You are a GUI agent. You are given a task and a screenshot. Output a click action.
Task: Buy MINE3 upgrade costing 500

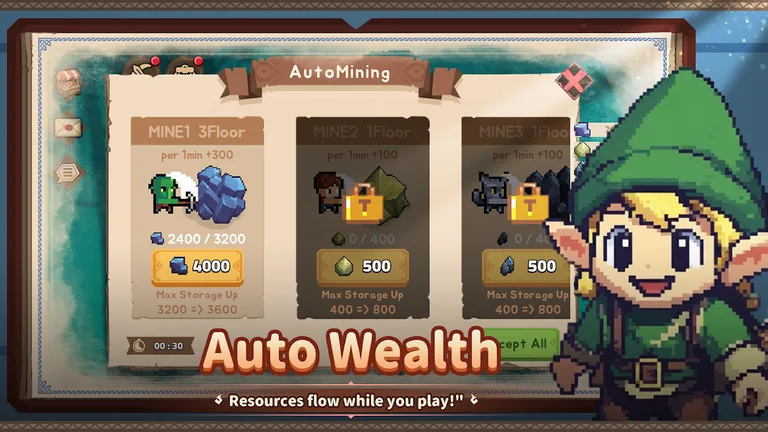[526, 267]
